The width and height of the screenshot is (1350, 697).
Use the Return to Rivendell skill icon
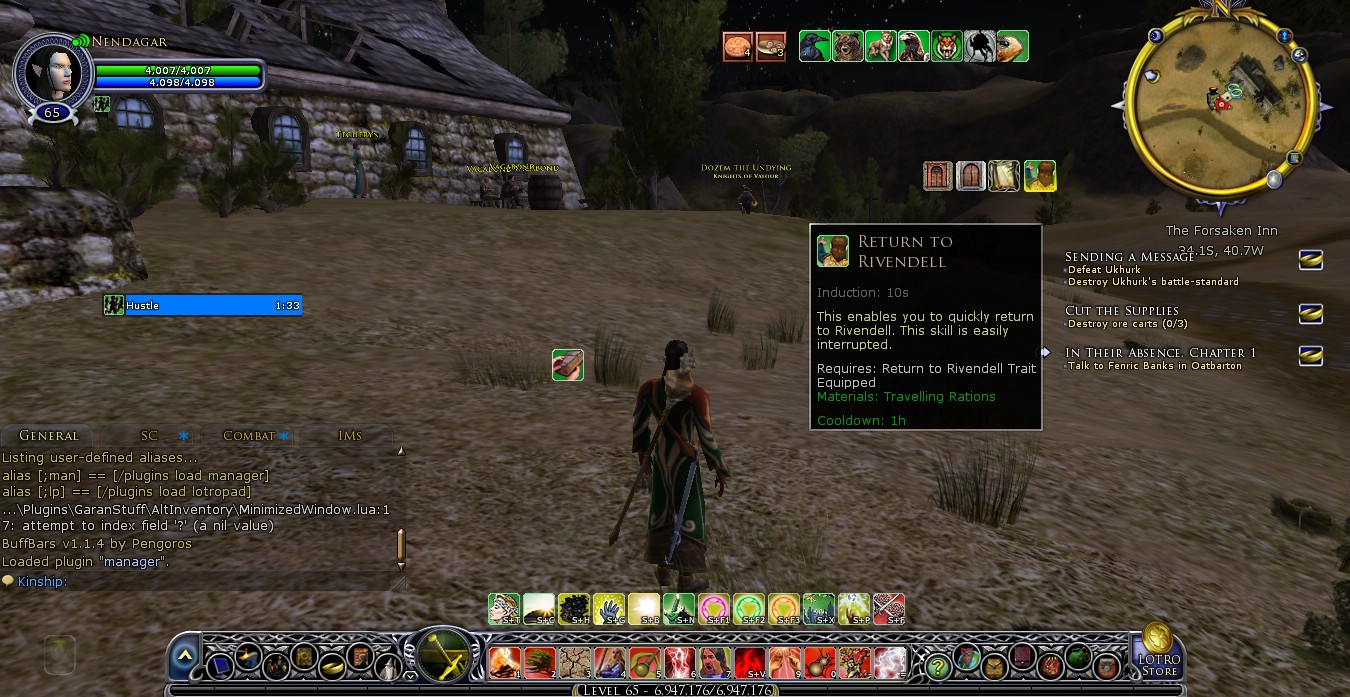click(1040, 176)
